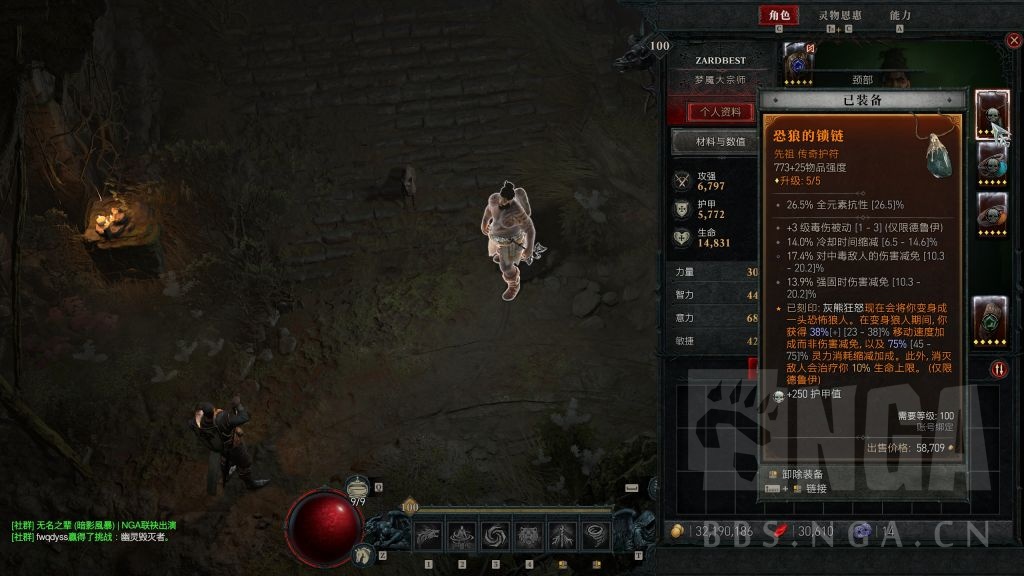Activate the bear face skill
Image resolution: width=1024 pixels, height=576 pixels.
pos(528,536)
